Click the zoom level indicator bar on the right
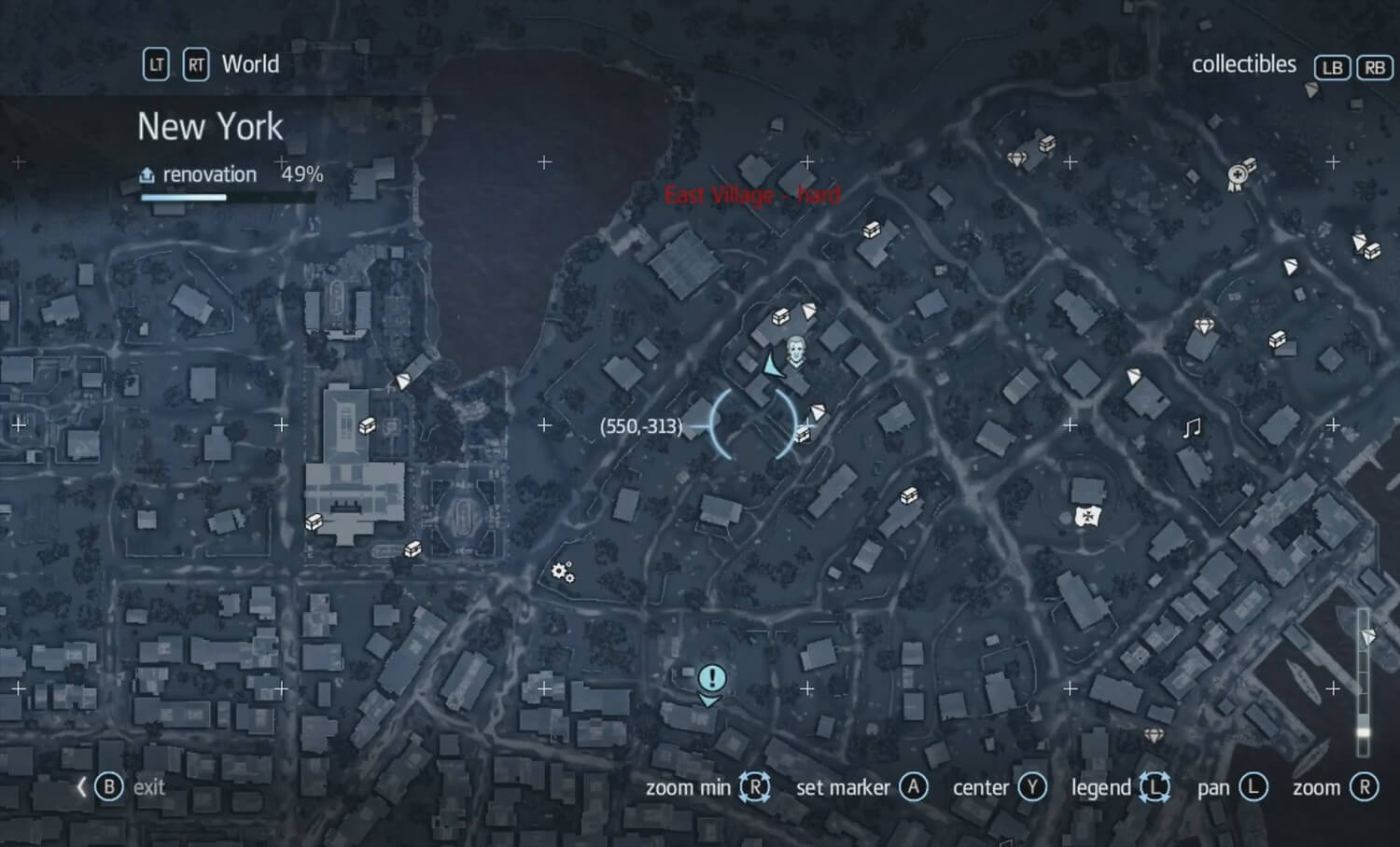This screenshot has width=1400, height=847. (x=1362, y=681)
